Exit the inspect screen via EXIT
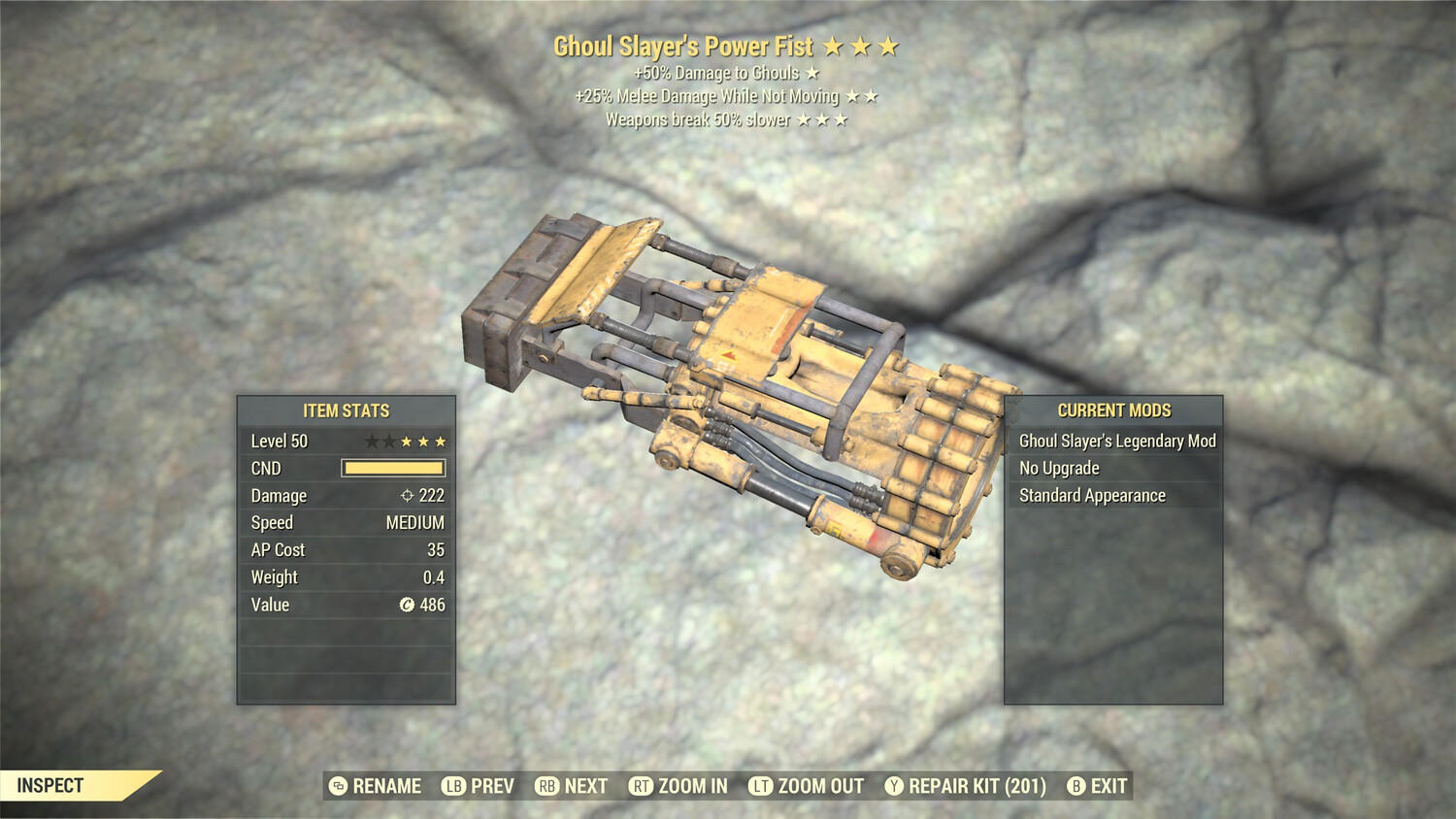1456x819 pixels. coord(1098,786)
